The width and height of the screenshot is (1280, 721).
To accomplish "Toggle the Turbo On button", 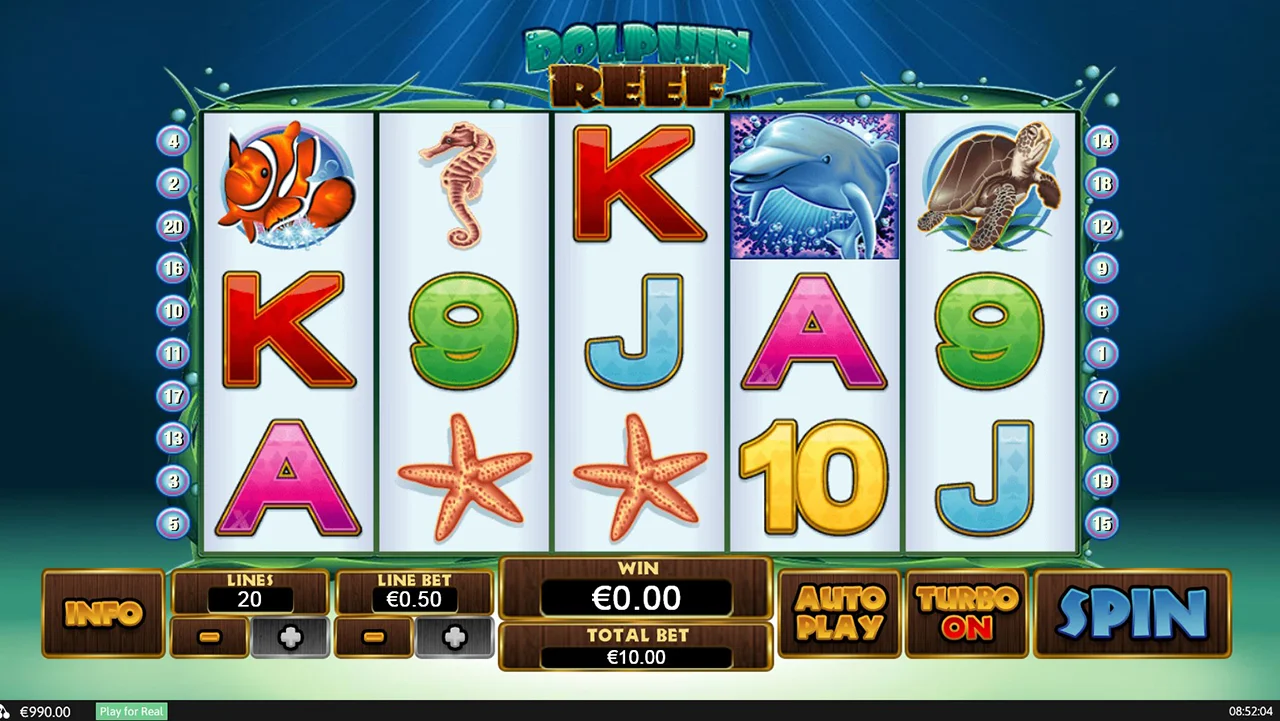I will (967, 613).
